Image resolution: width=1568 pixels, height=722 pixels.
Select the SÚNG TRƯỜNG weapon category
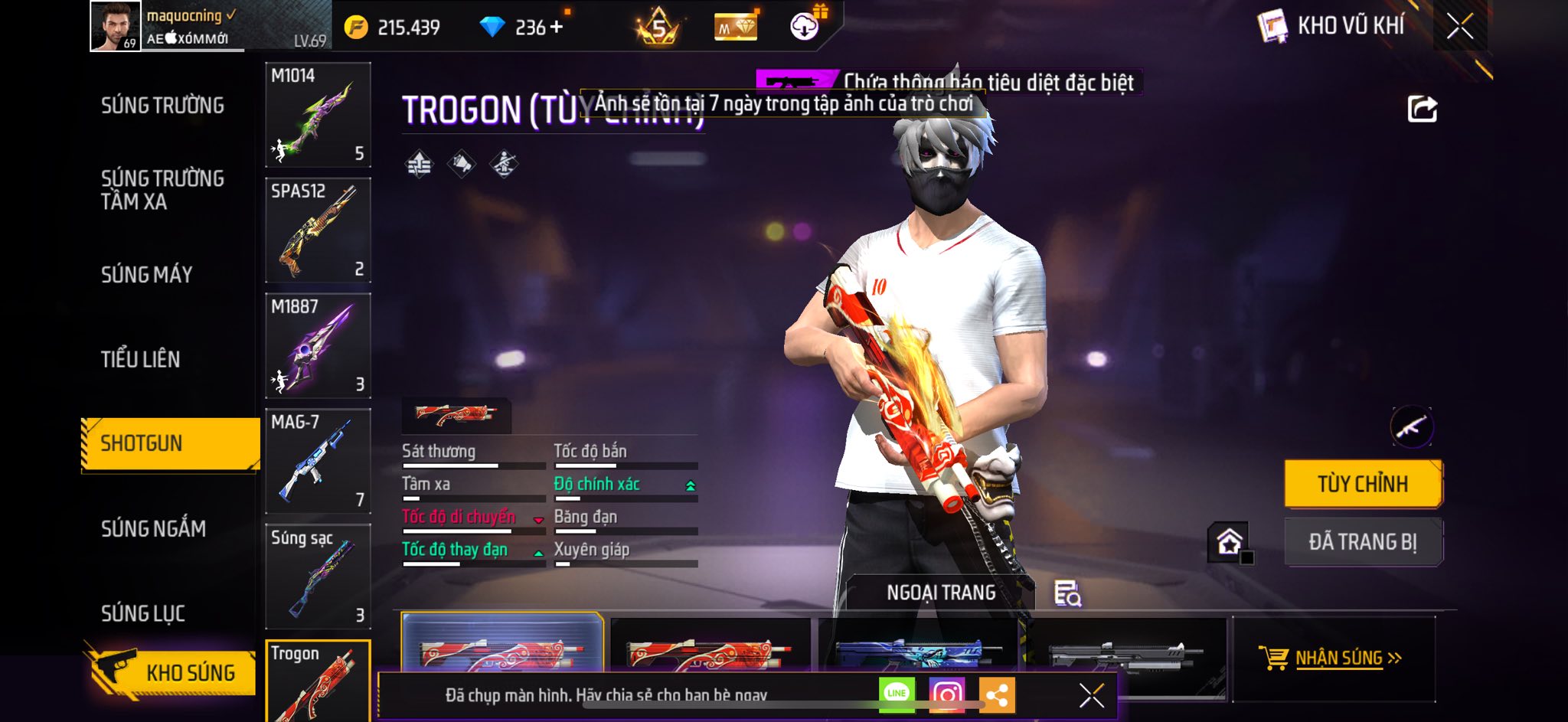(x=162, y=106)
